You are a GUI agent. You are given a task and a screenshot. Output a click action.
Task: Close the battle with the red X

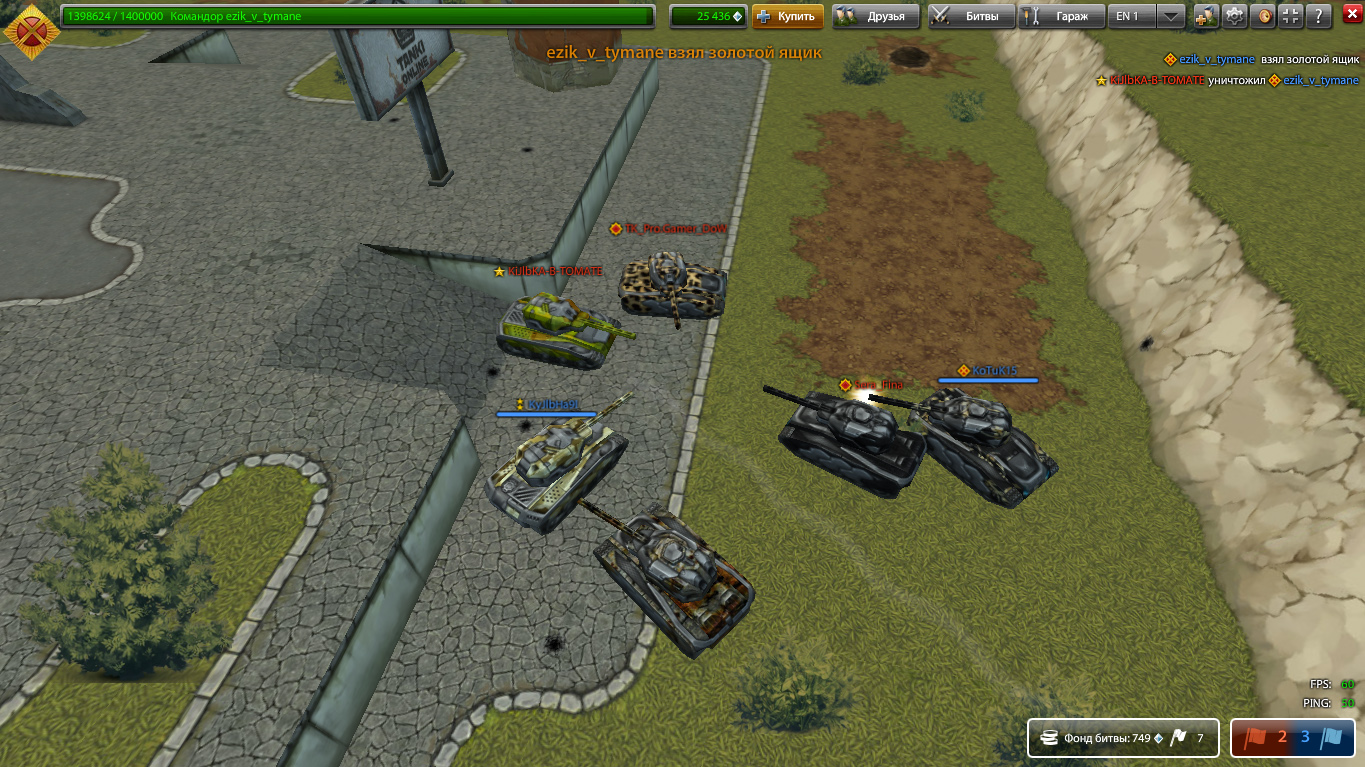click(1349, 16)
